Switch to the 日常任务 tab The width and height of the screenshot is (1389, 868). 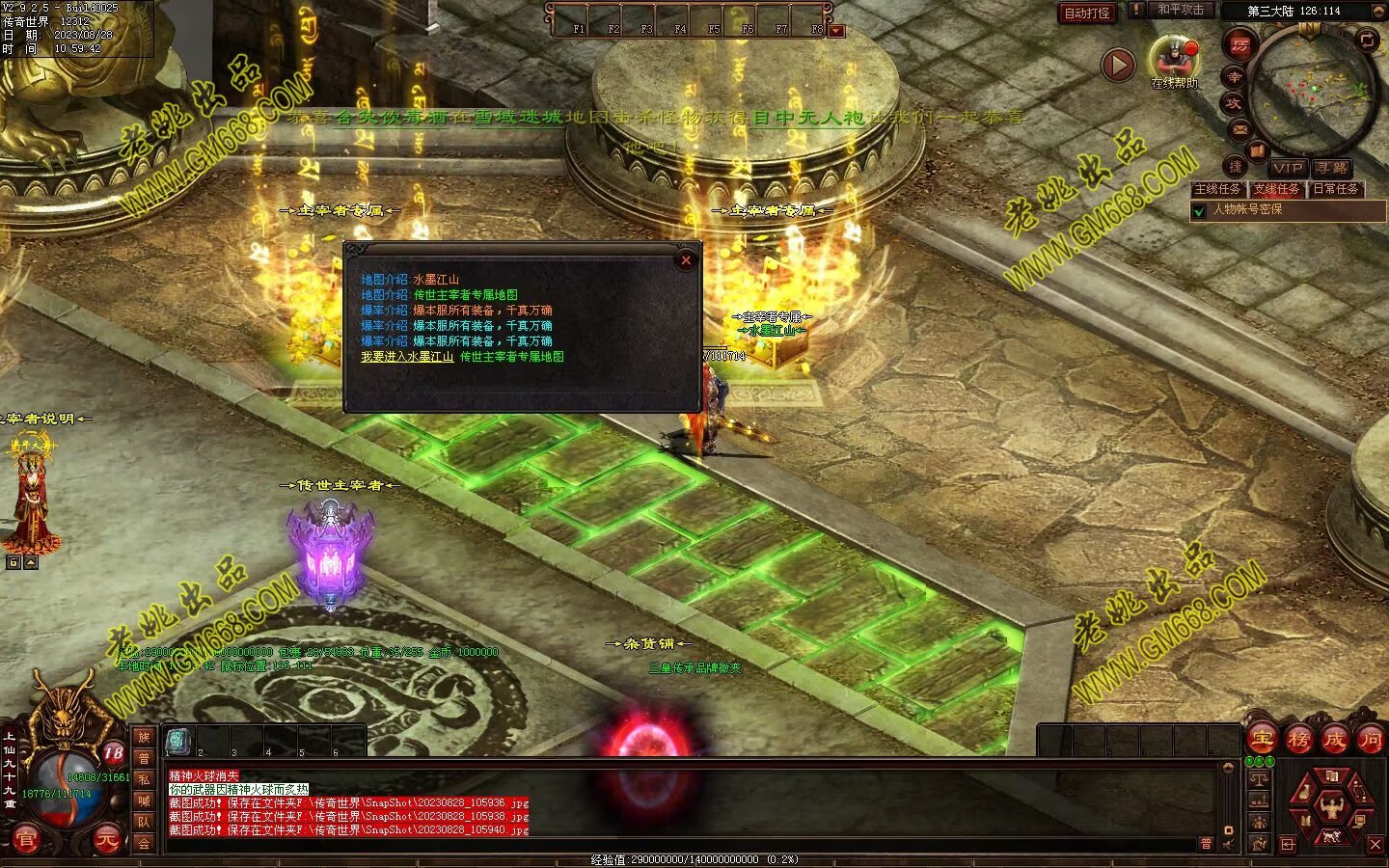pyautogui.click(x=1335, y=189)
